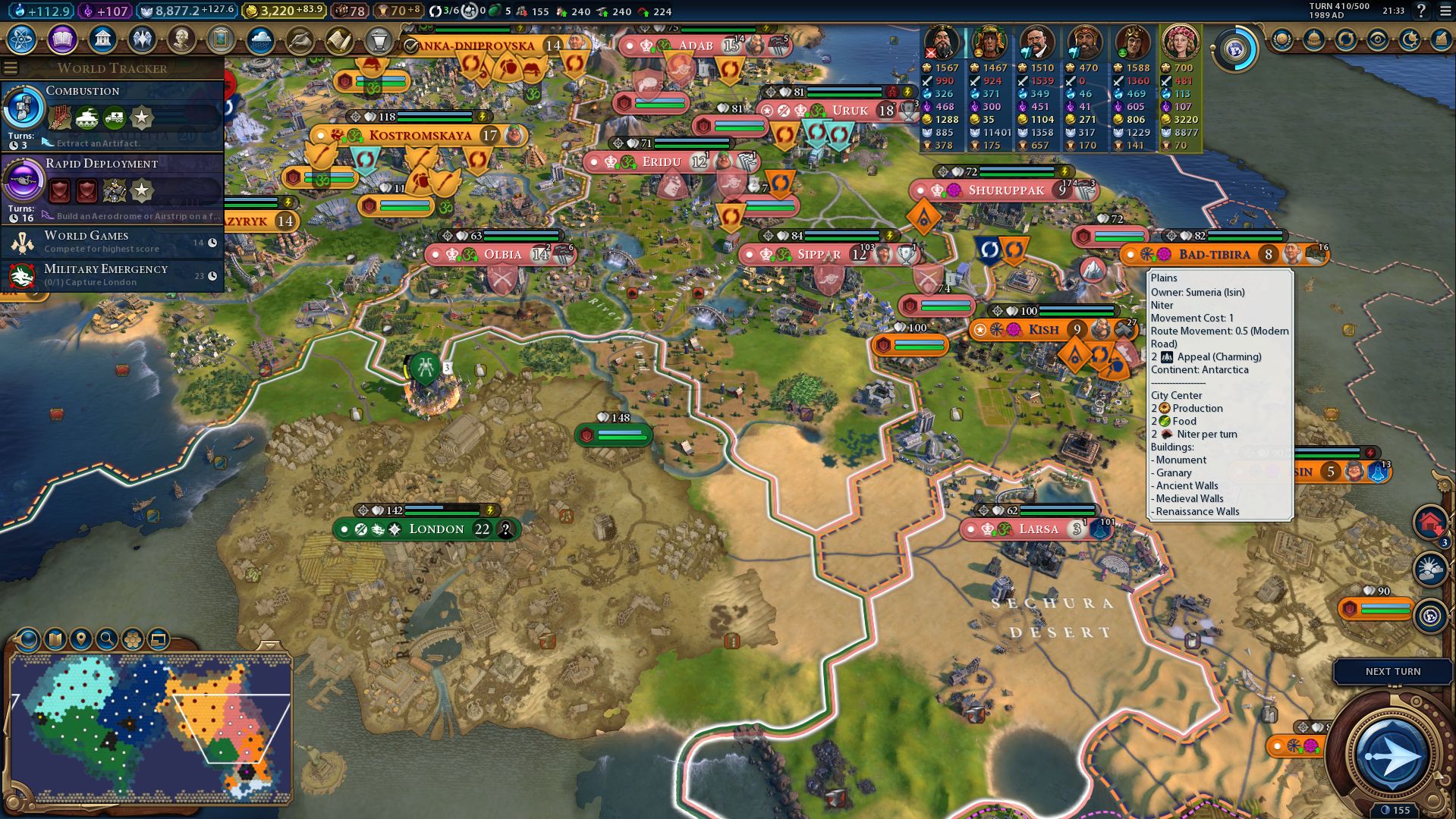
Task: Open the Military Emergency tracker entry
Action: (x=112, y=275)
